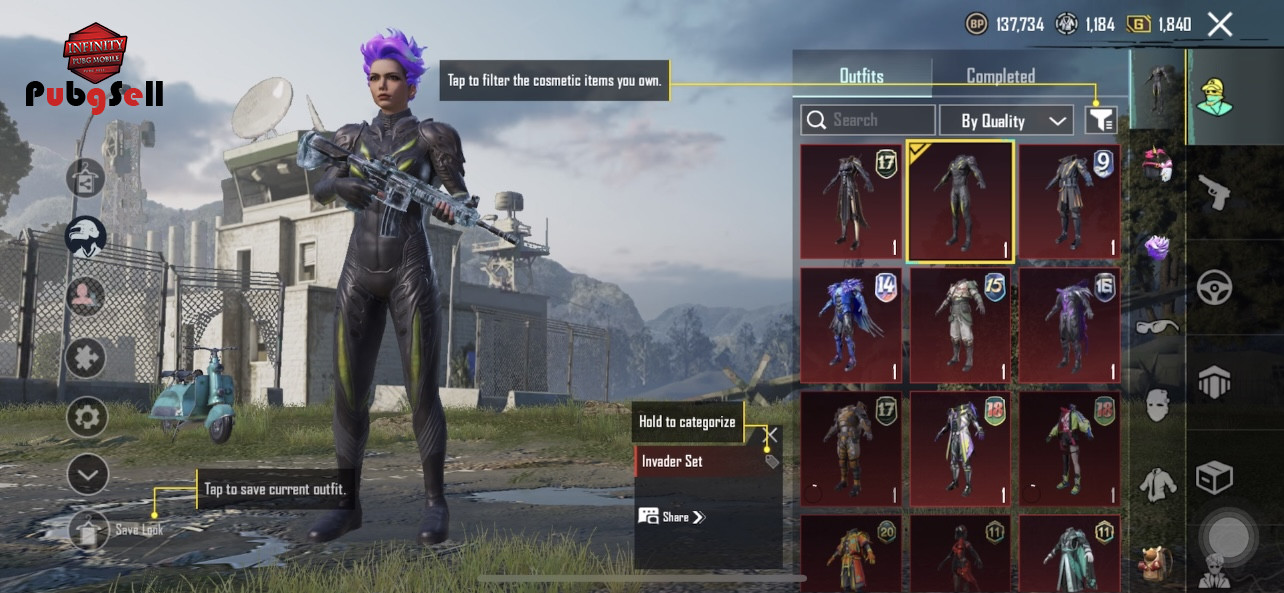This screenshot has height=593, width=1284.
Task: Open the steering wheel vehicle category
Action: click(1214, 288)
